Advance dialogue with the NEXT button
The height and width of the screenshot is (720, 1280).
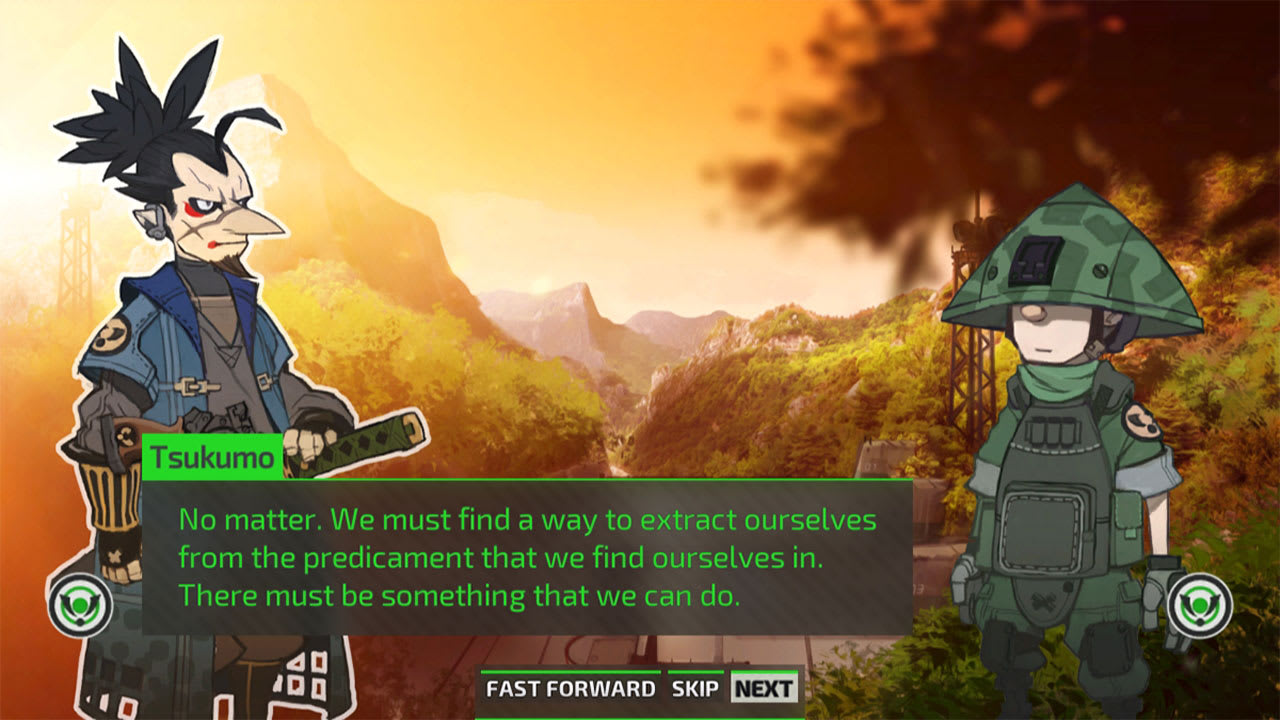point(762,688)
